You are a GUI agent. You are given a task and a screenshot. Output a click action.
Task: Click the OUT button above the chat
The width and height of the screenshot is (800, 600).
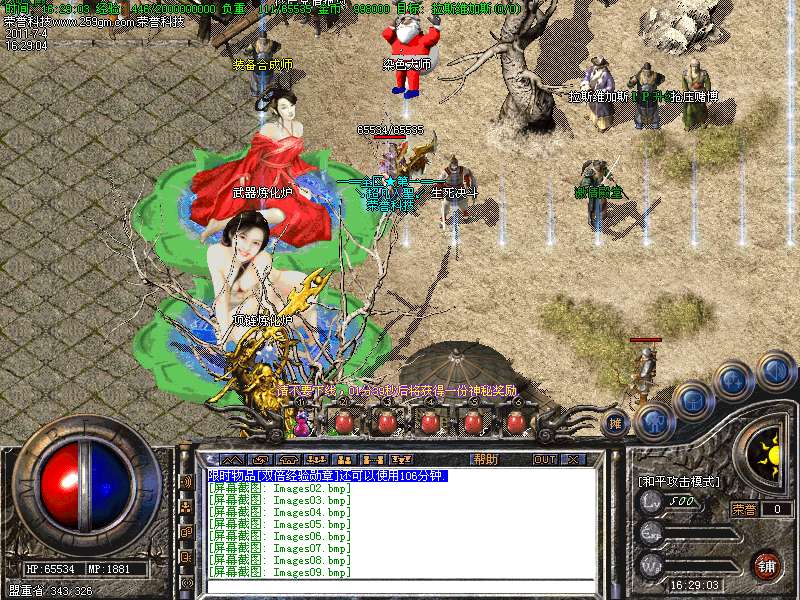point(545,459)
